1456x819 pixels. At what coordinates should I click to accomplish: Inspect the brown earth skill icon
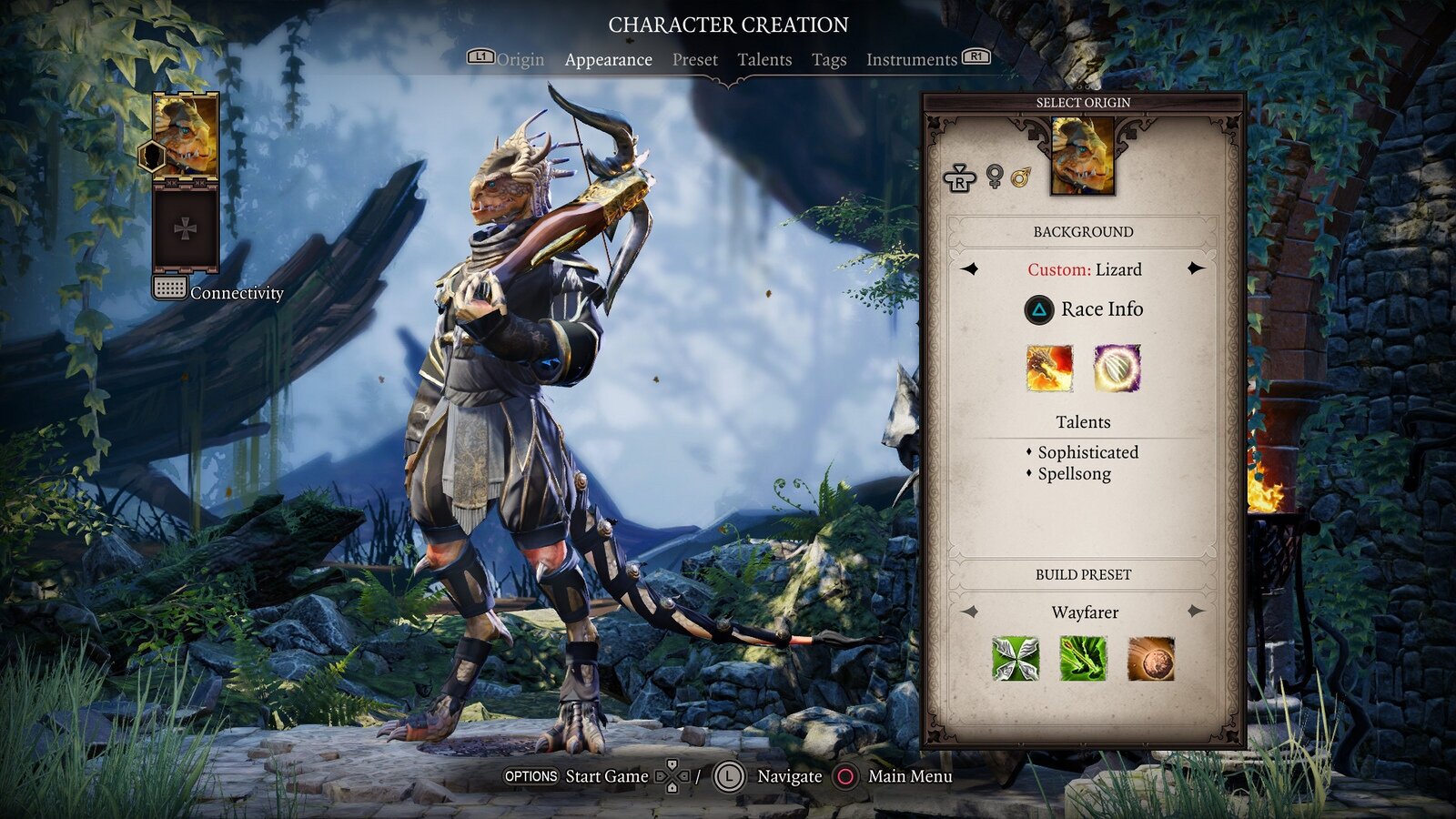(x=1150, y=659)
